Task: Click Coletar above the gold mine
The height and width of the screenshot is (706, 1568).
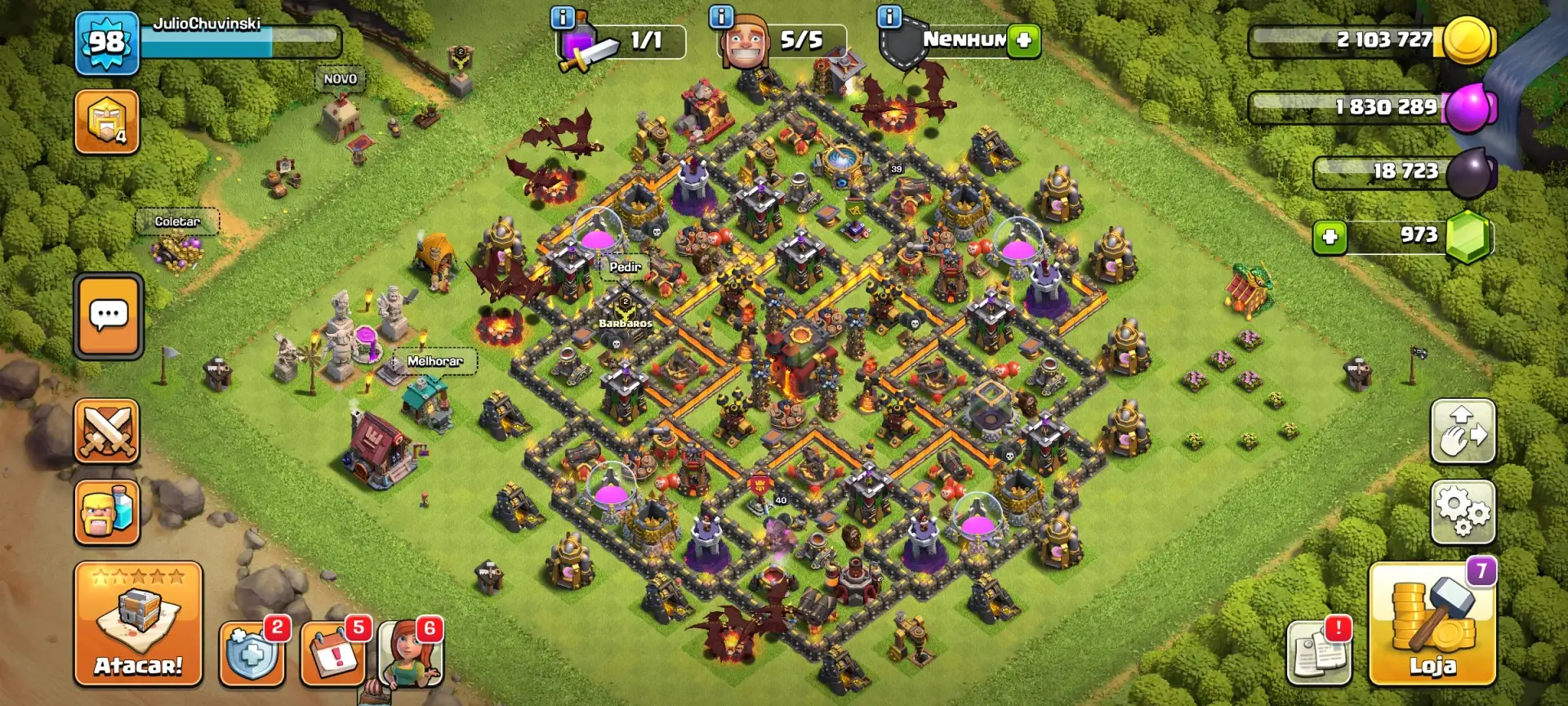Action: [178, 221]
